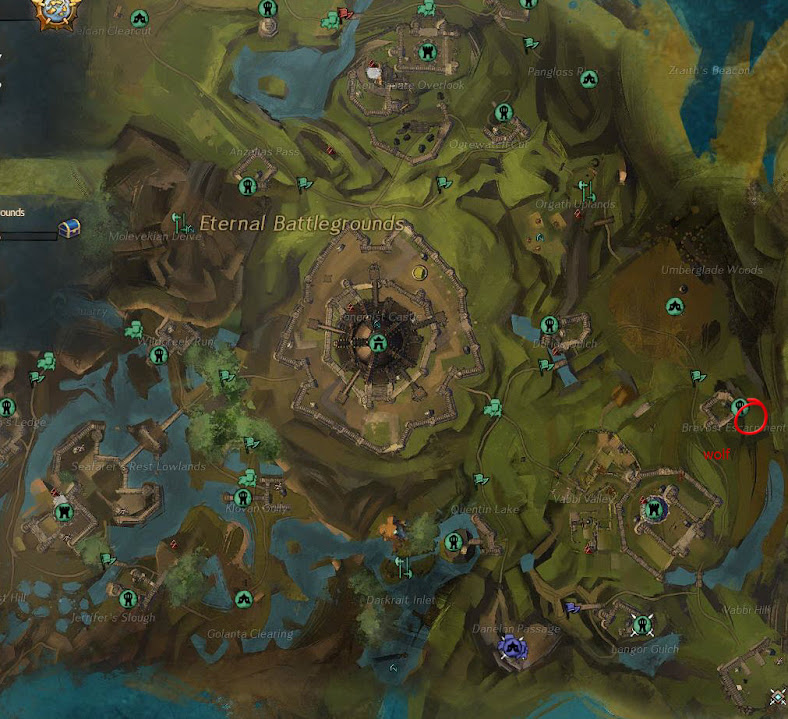Select the Brevost Escarpment tower marker
The width and height of the screenshot is (788, 719).
point(741,407)
